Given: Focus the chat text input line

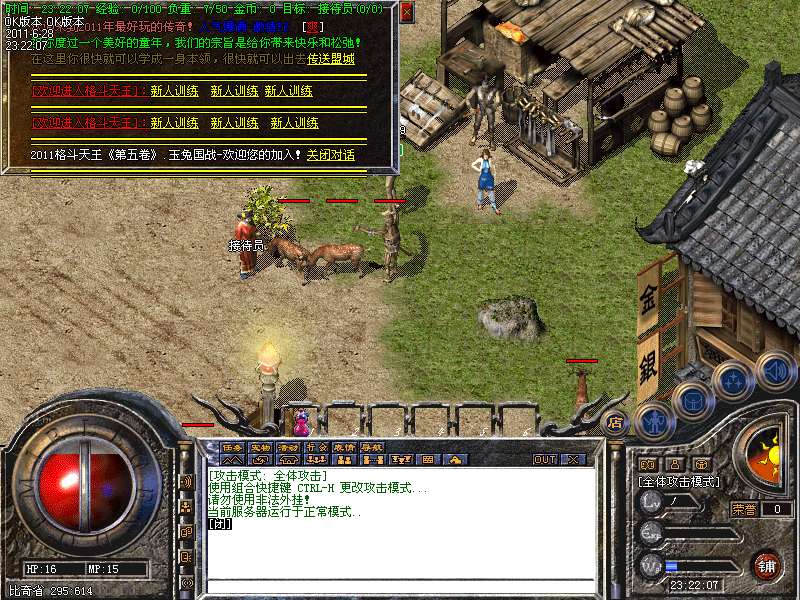Looking at the screenshot, I should tap(400, 585).
